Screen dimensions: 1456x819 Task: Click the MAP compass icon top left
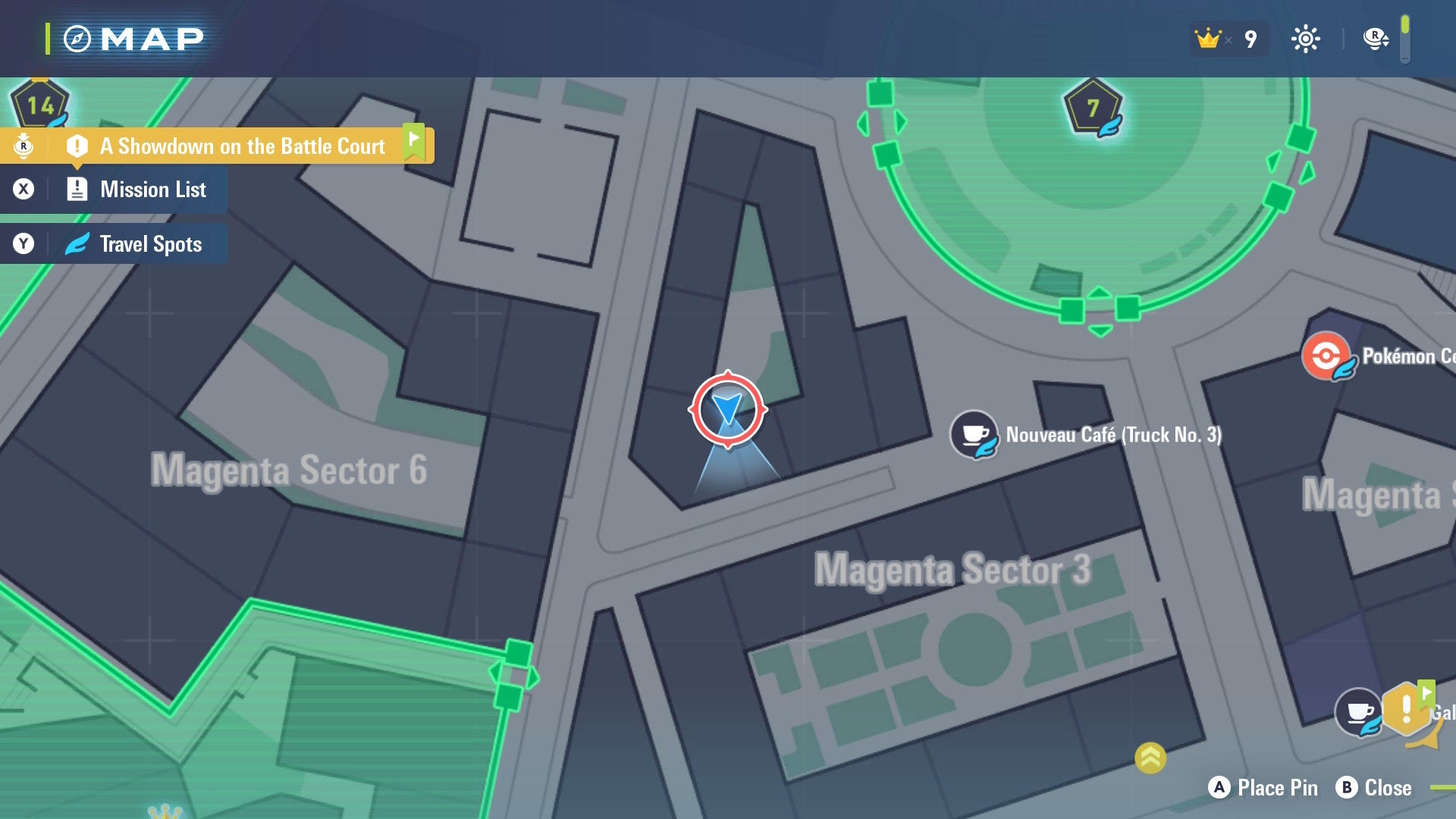78,39
